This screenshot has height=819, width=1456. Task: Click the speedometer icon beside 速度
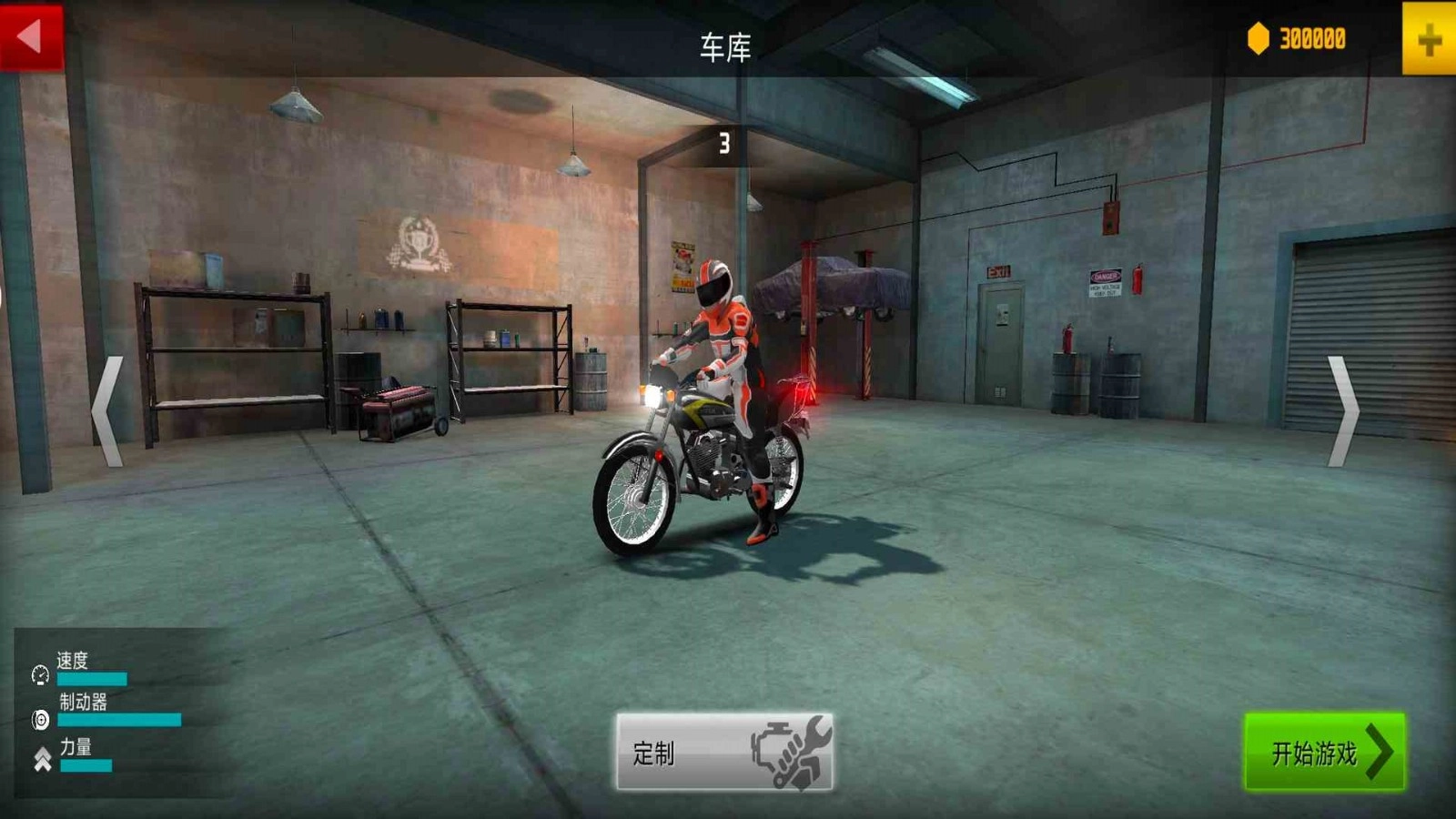click(38, 673)
